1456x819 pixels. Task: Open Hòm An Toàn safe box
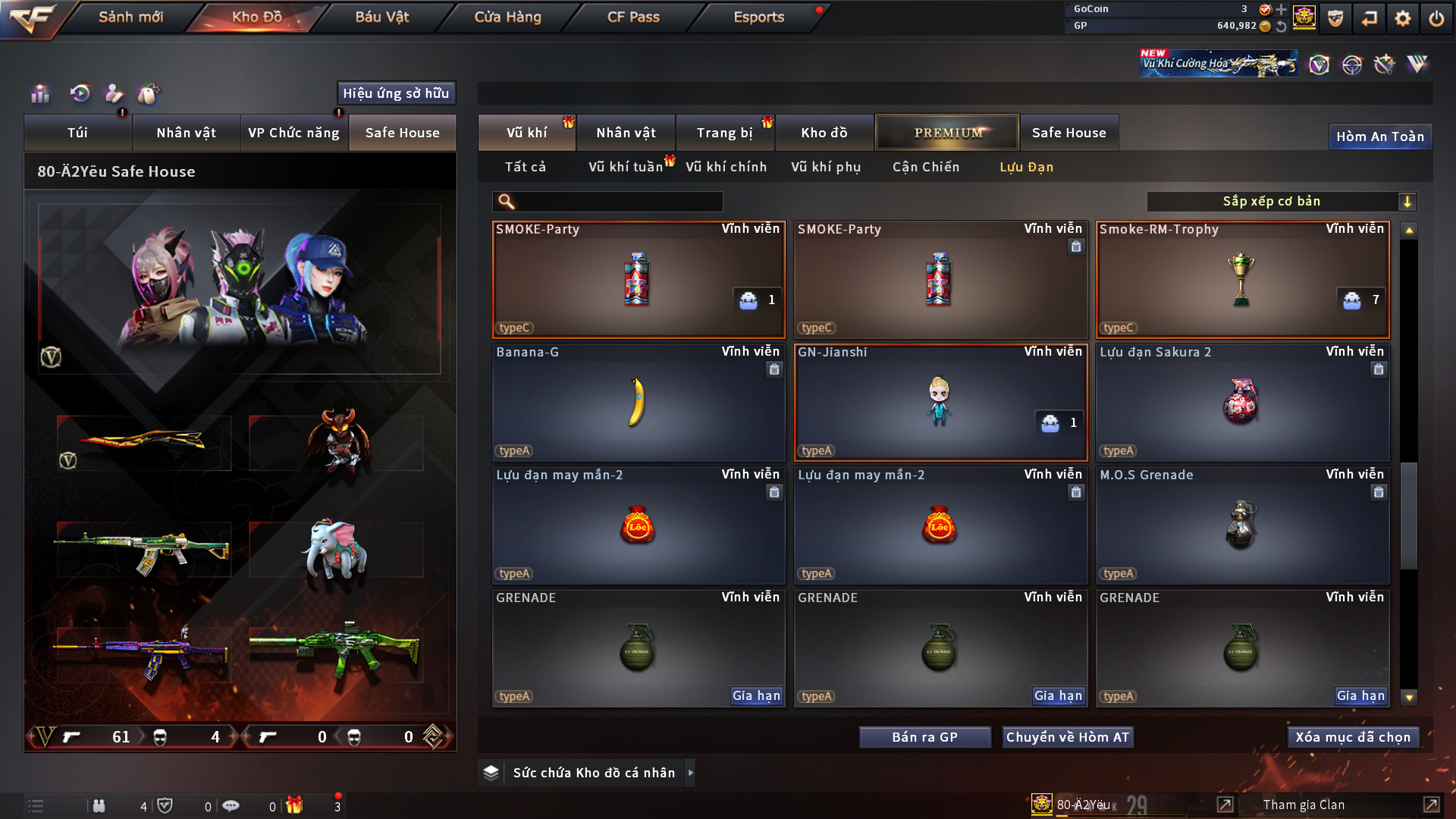tap(1379, 136)
